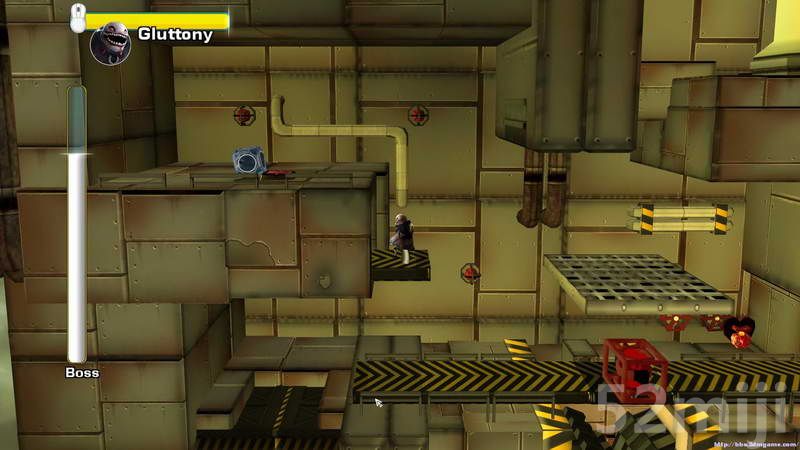Click the Gluttony character portrait
800x450 pixels.
(110, 43)
